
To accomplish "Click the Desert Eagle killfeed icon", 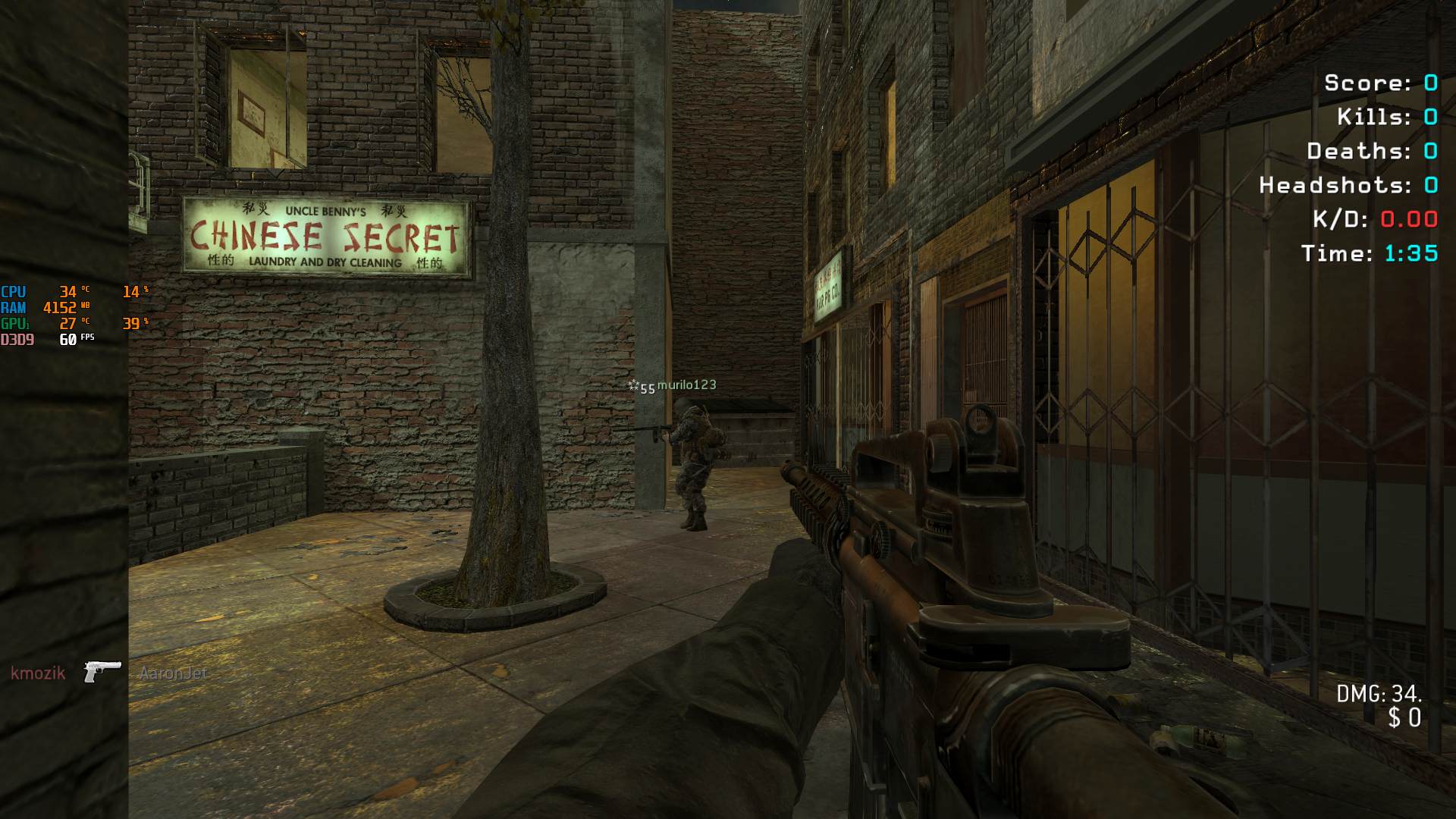I will 102,671.
